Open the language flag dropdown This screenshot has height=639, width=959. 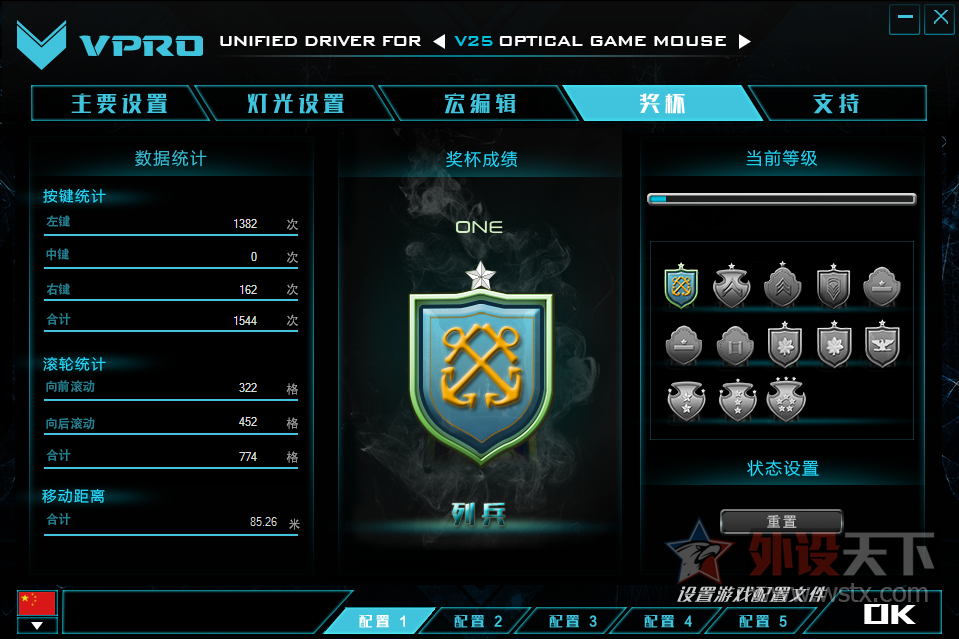pyautogui.click(x=37, y=626)
